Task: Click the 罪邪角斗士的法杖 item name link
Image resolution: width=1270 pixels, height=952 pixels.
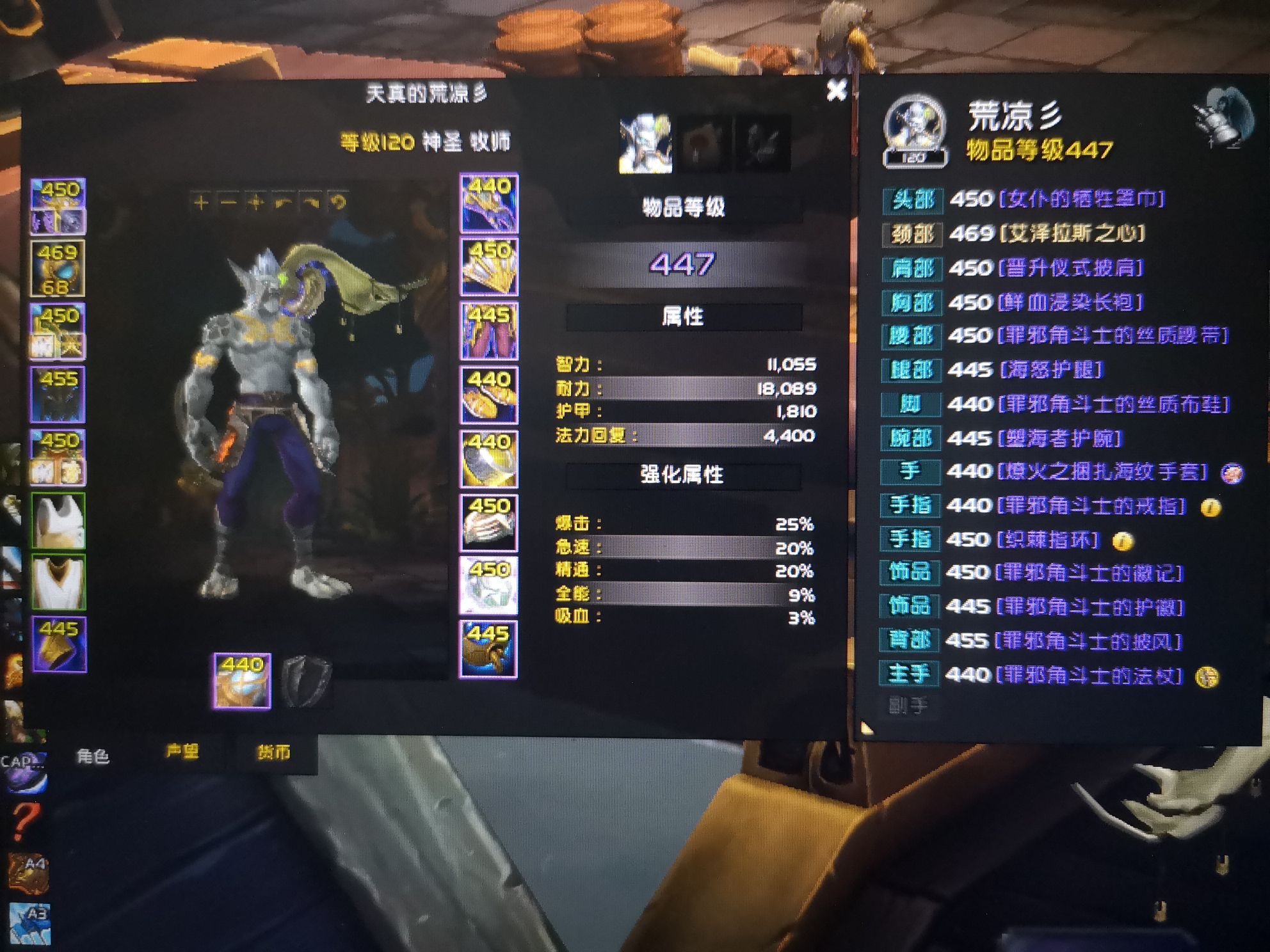Action: (1088, 674)
